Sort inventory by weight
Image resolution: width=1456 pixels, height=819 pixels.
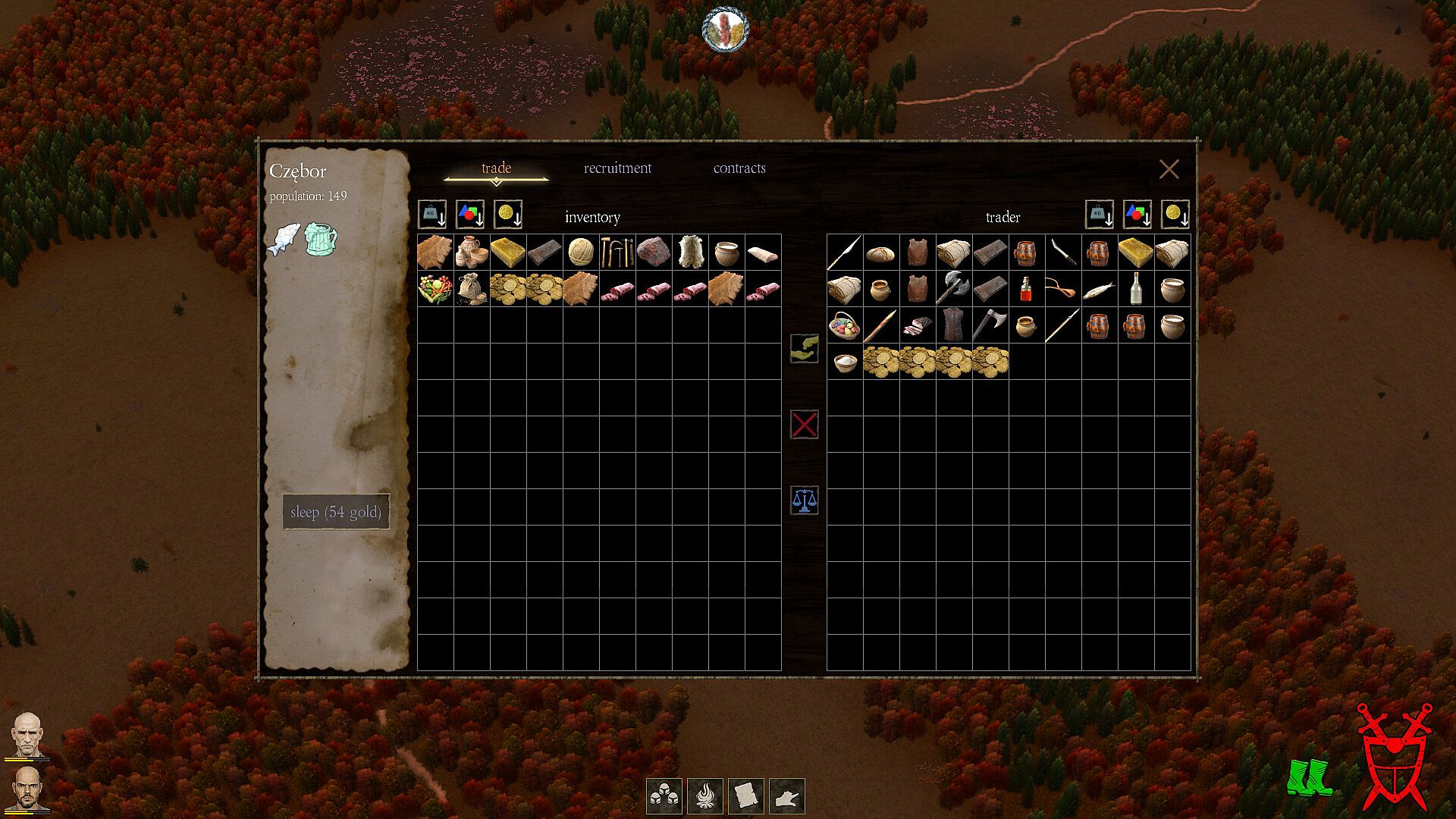432,215
